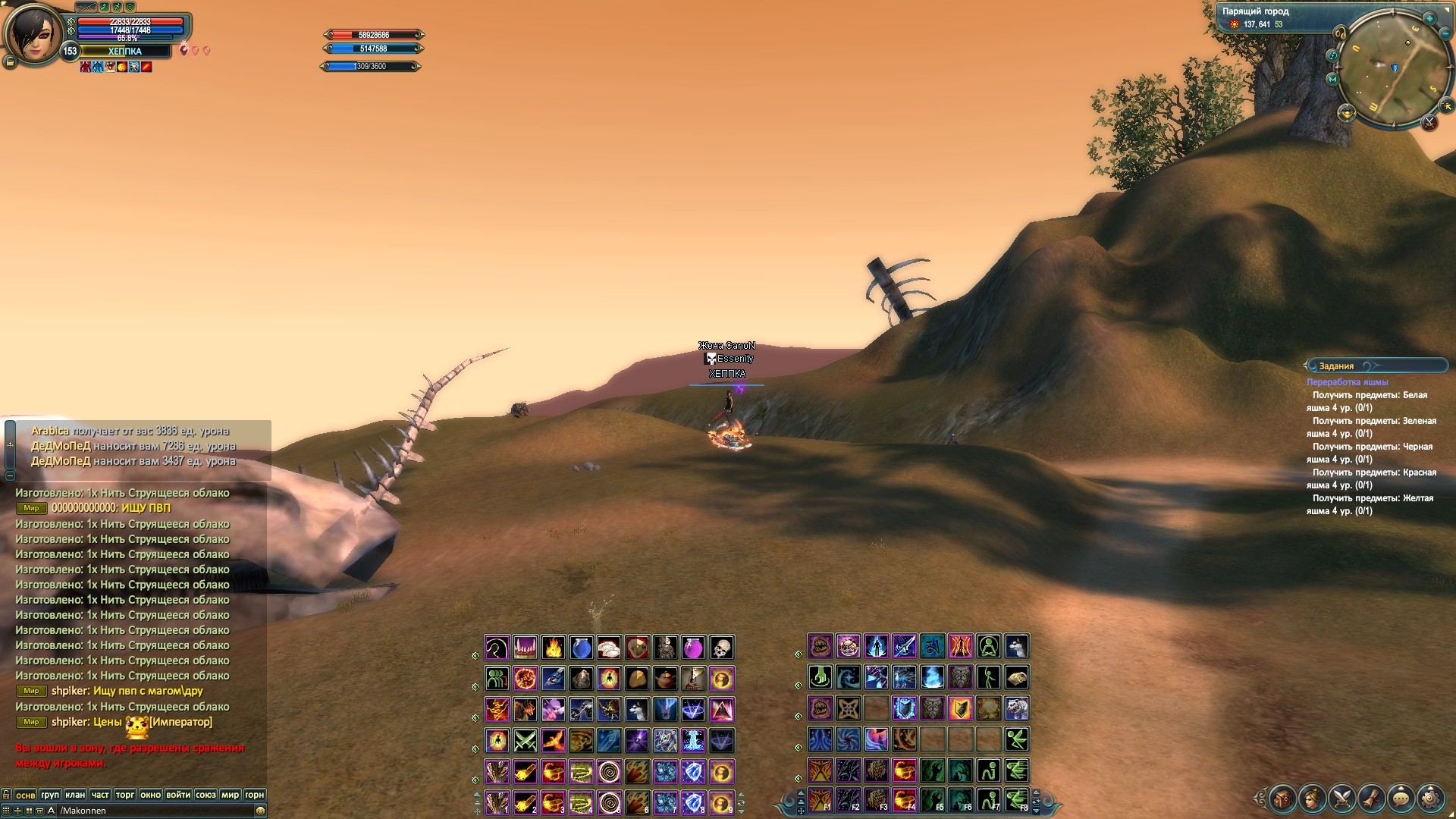Image resolution: width=1456 pixels, height=819 pixels.
Task: Select the "мир" chat channel tab
Action: point(230,795)
